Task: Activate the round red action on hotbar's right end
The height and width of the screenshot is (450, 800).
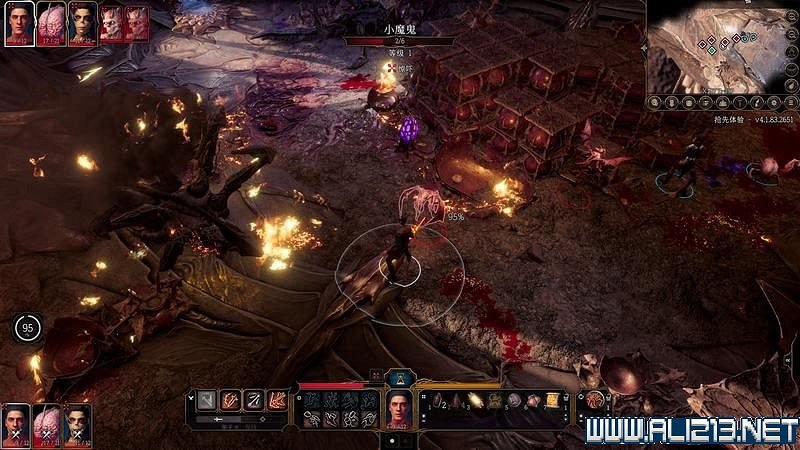Action: pos(595,399)
